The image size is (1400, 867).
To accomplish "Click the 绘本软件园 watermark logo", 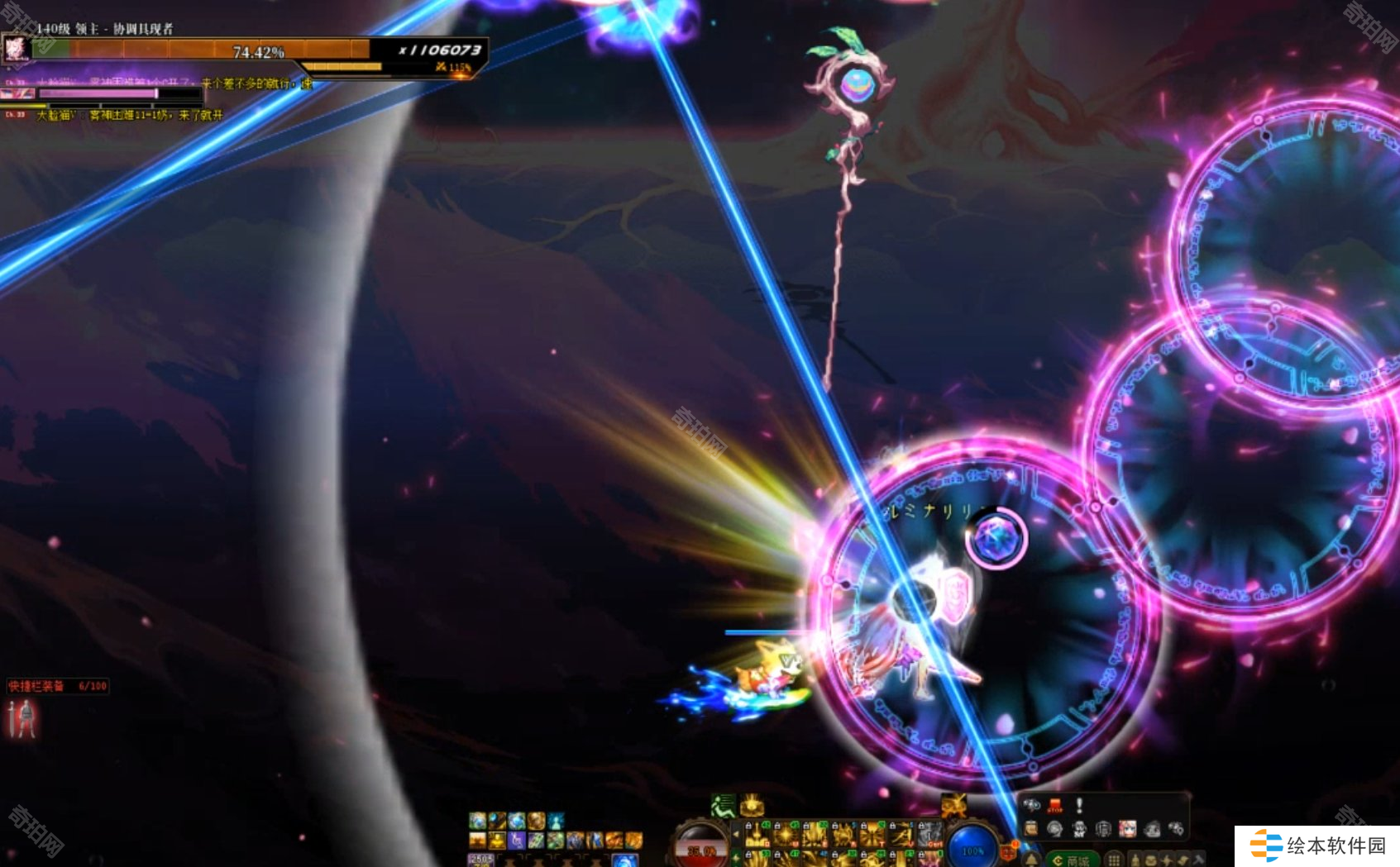I will pyautogui.click(x=1317, y=846).
